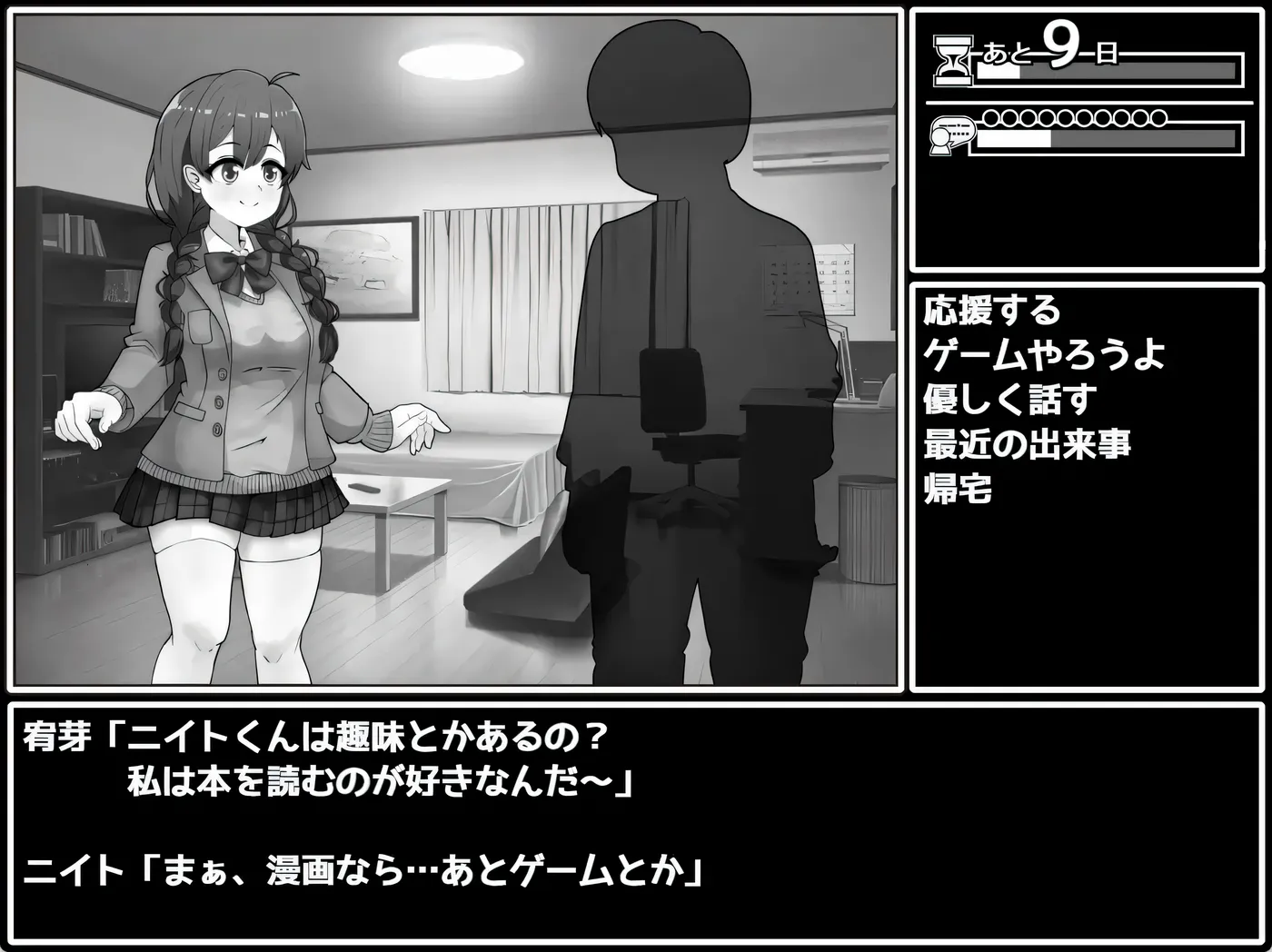This screenshot has width=1272, height=952.
Task: Click the あと label beside the hourglass
Action: (x=1007, y=55)
